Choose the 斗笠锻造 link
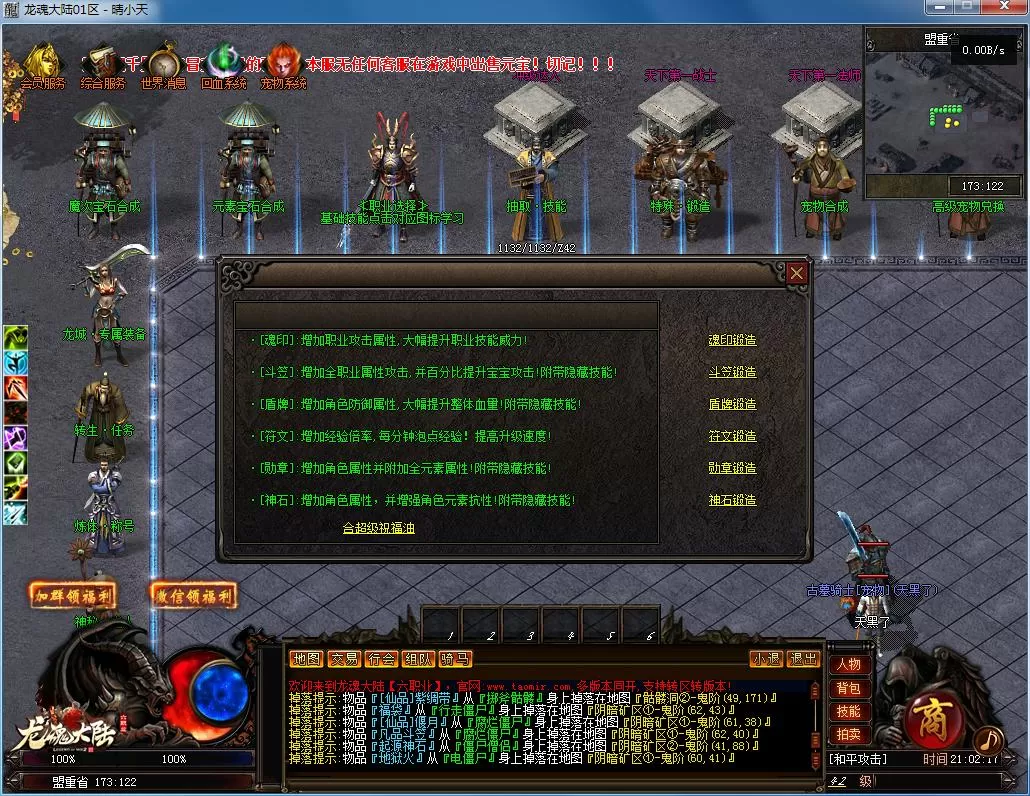 pyautogui.click(x=732, y=372)
